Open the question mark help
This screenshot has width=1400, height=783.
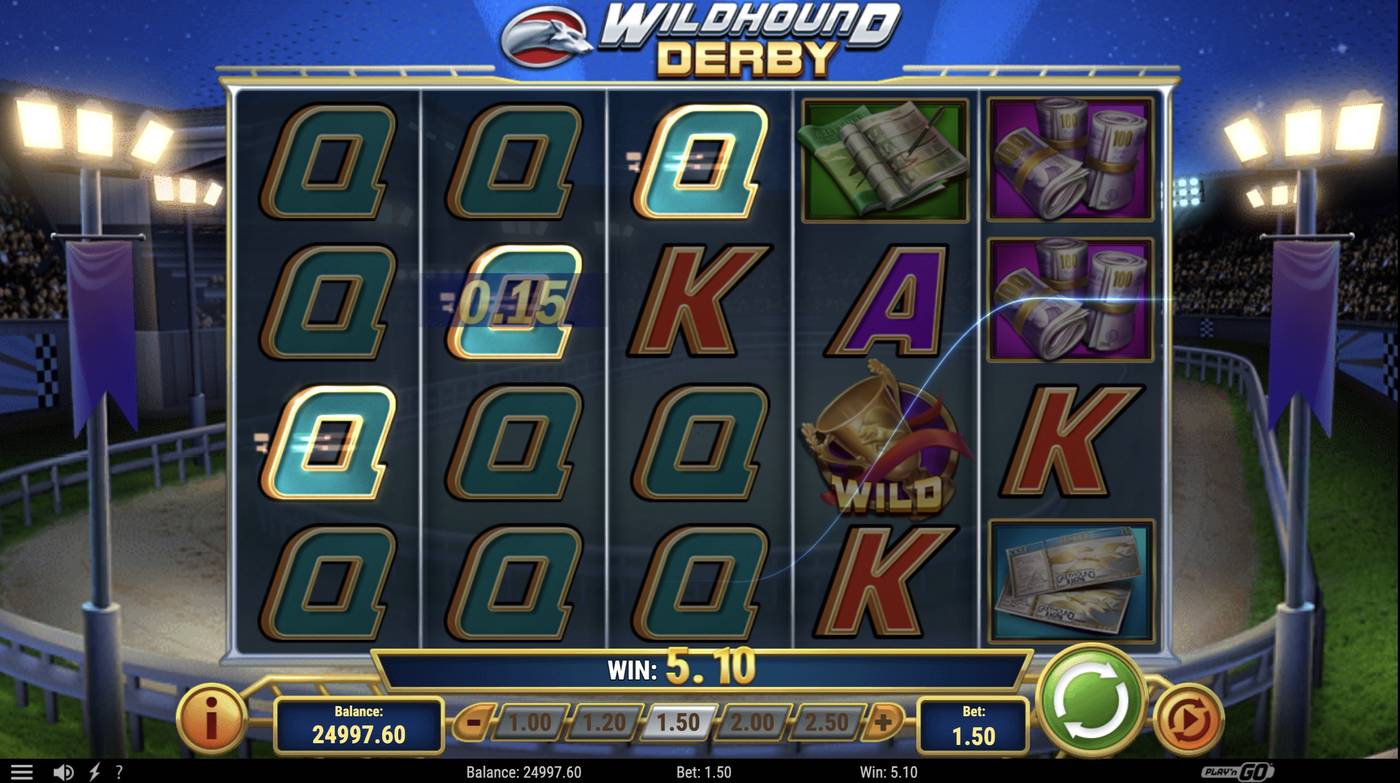point(119,772)
